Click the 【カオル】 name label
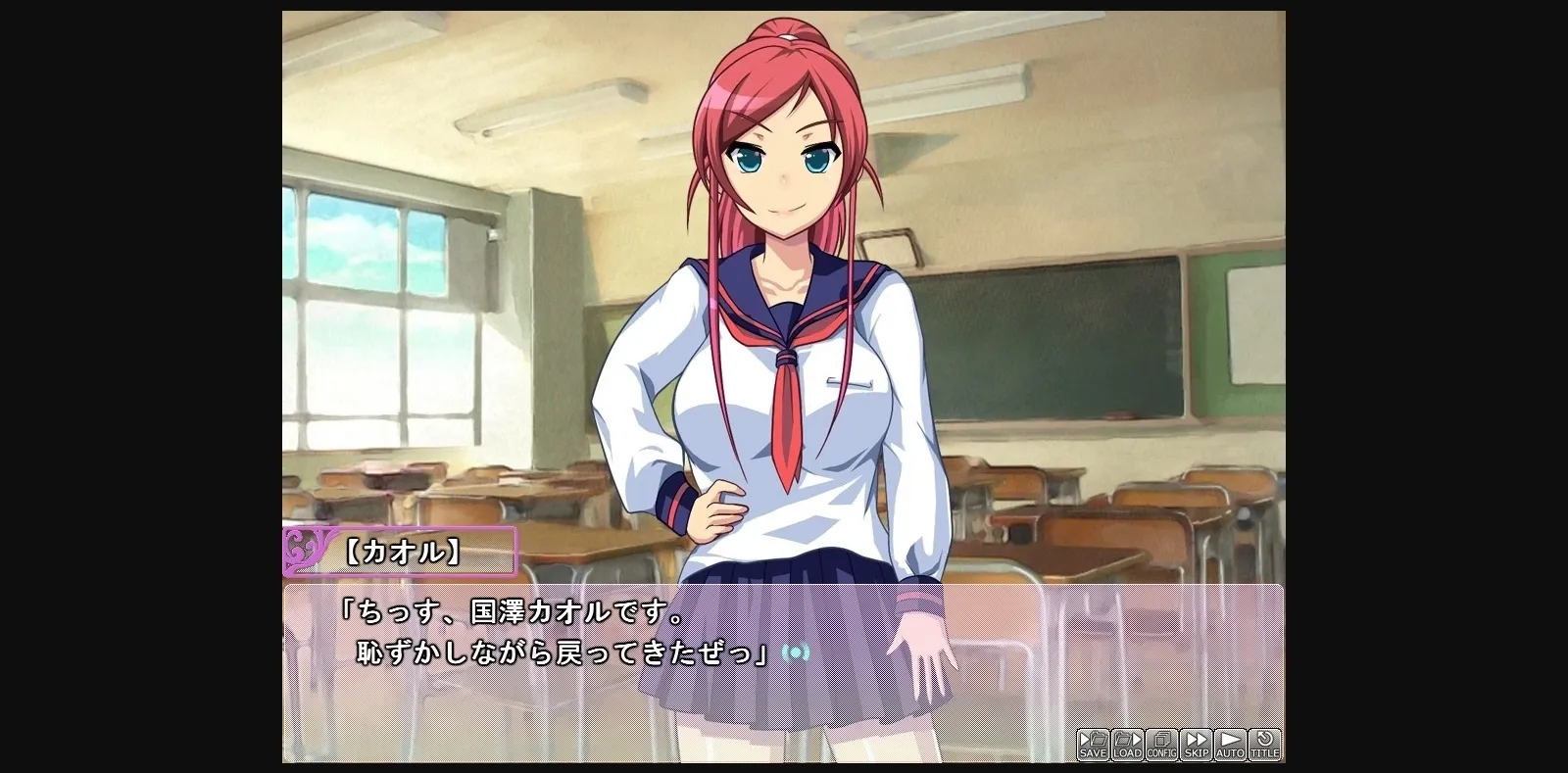 [x=408, y=552]
